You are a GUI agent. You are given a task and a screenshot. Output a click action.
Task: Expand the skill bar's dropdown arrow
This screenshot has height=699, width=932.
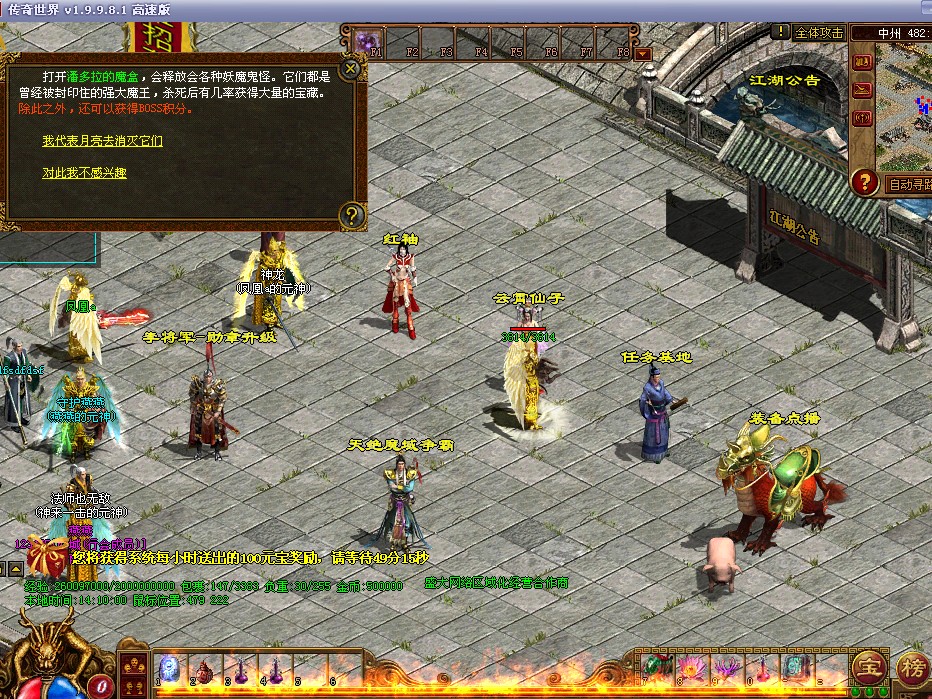tap(643, 54)
